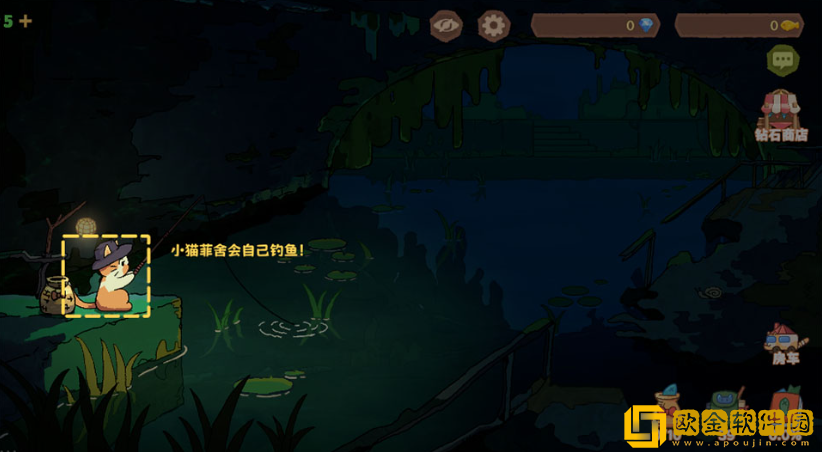The image size is (822, 452).
Task: Toggle the eye visibility icon
Action: (446, 25)
